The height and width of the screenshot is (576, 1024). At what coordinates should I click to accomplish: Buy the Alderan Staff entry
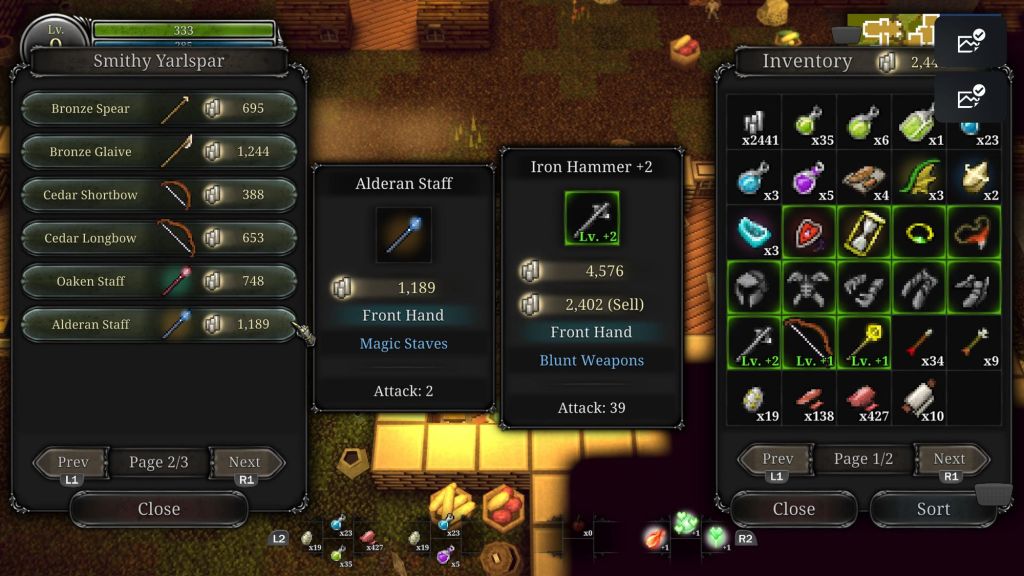[x=159, y=324]
